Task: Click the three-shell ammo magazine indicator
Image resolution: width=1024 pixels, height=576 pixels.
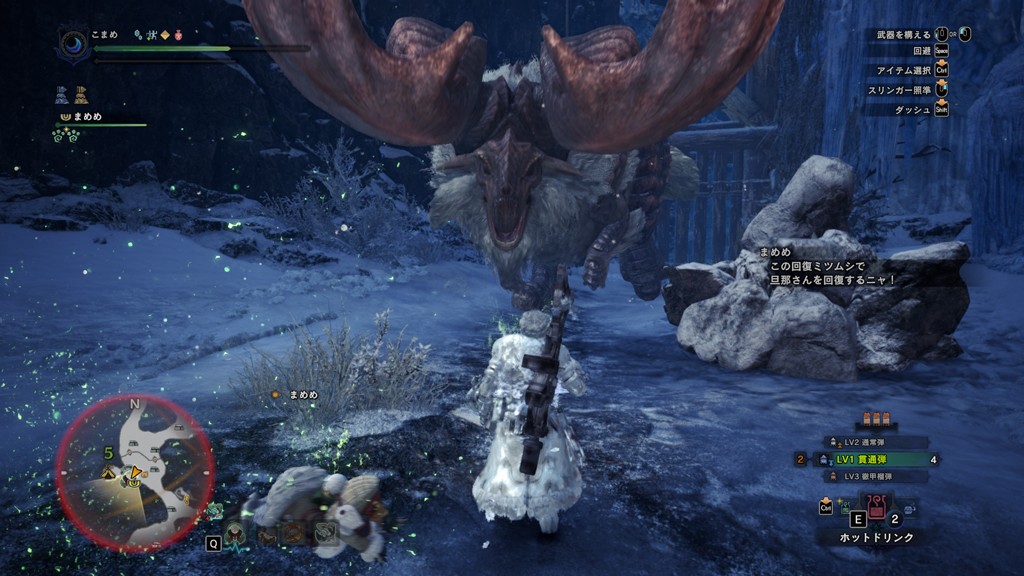Action: [876, 421]
